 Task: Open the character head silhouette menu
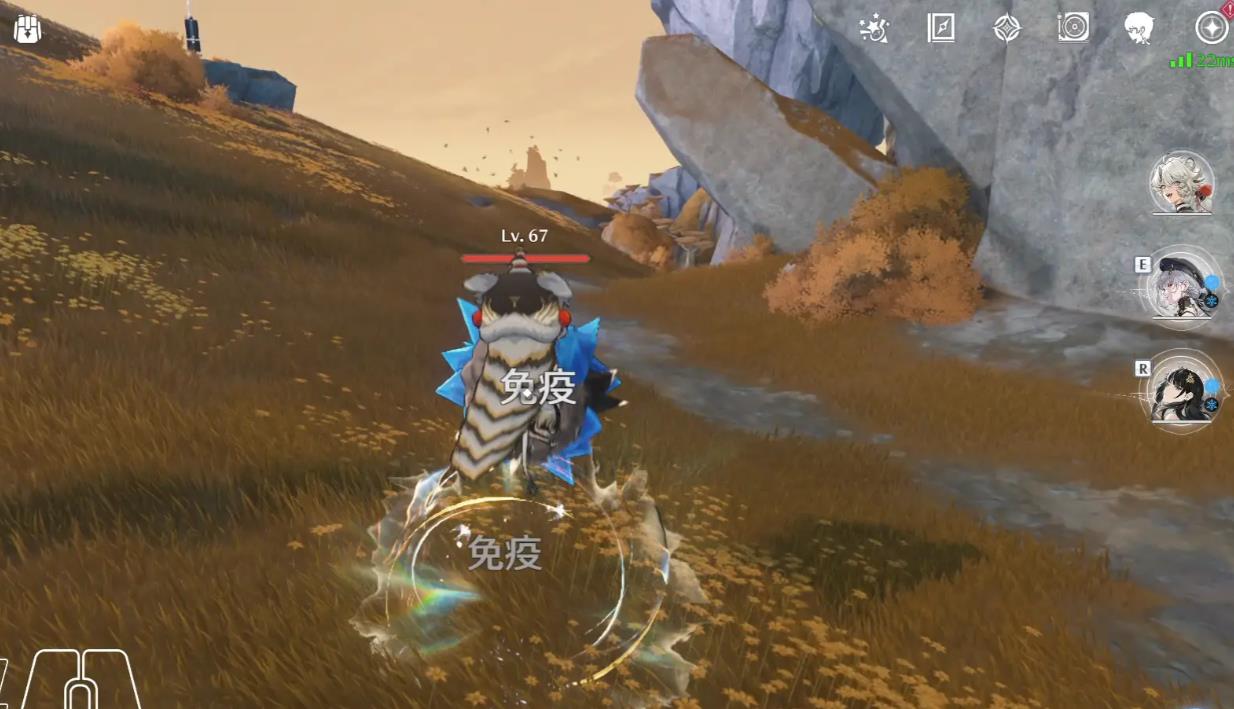[1139, 28]
